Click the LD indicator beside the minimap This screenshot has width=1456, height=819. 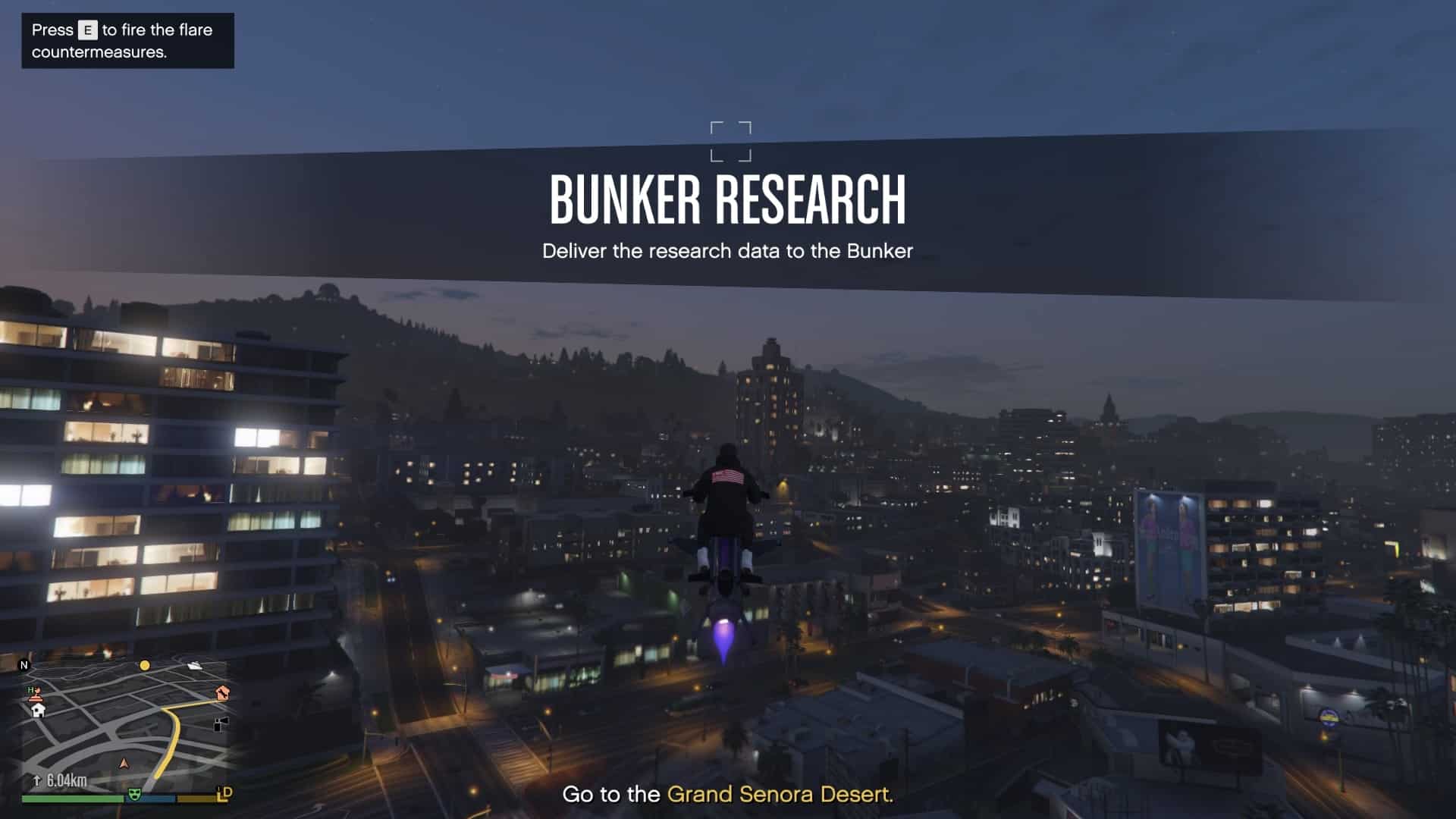[x=224, y=793]
